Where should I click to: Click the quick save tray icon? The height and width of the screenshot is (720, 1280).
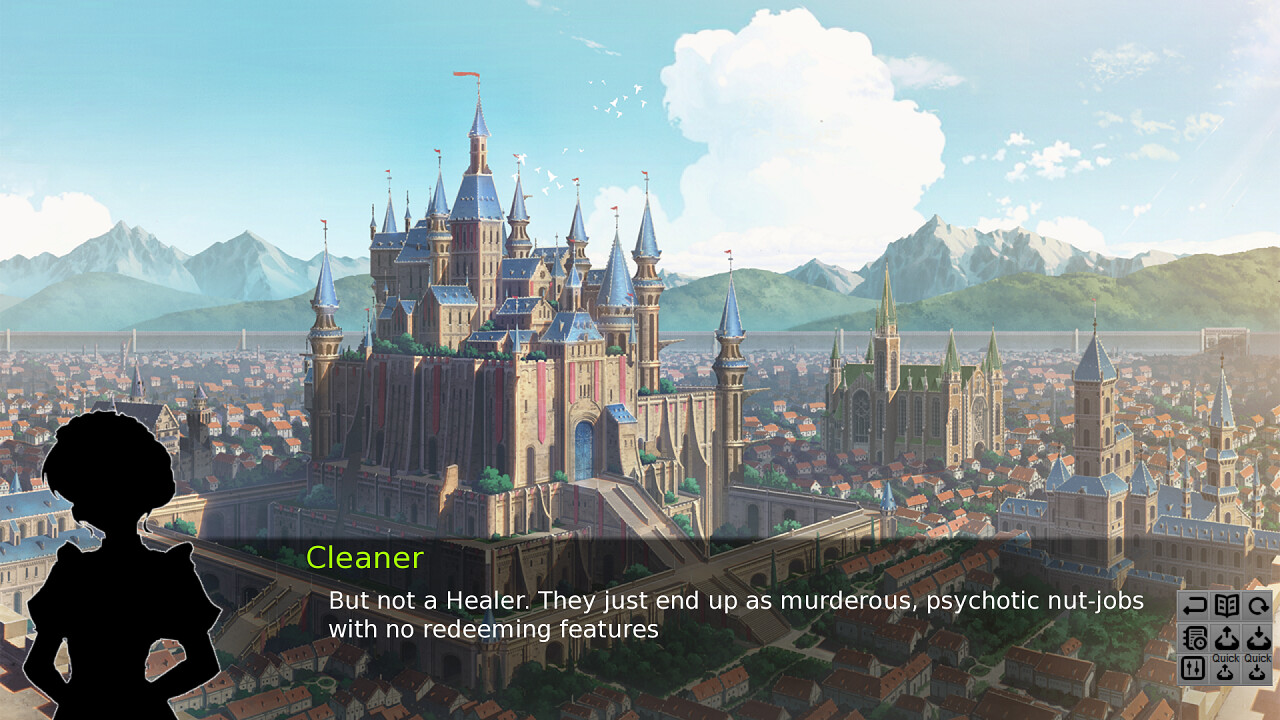tap(1226, 670)
